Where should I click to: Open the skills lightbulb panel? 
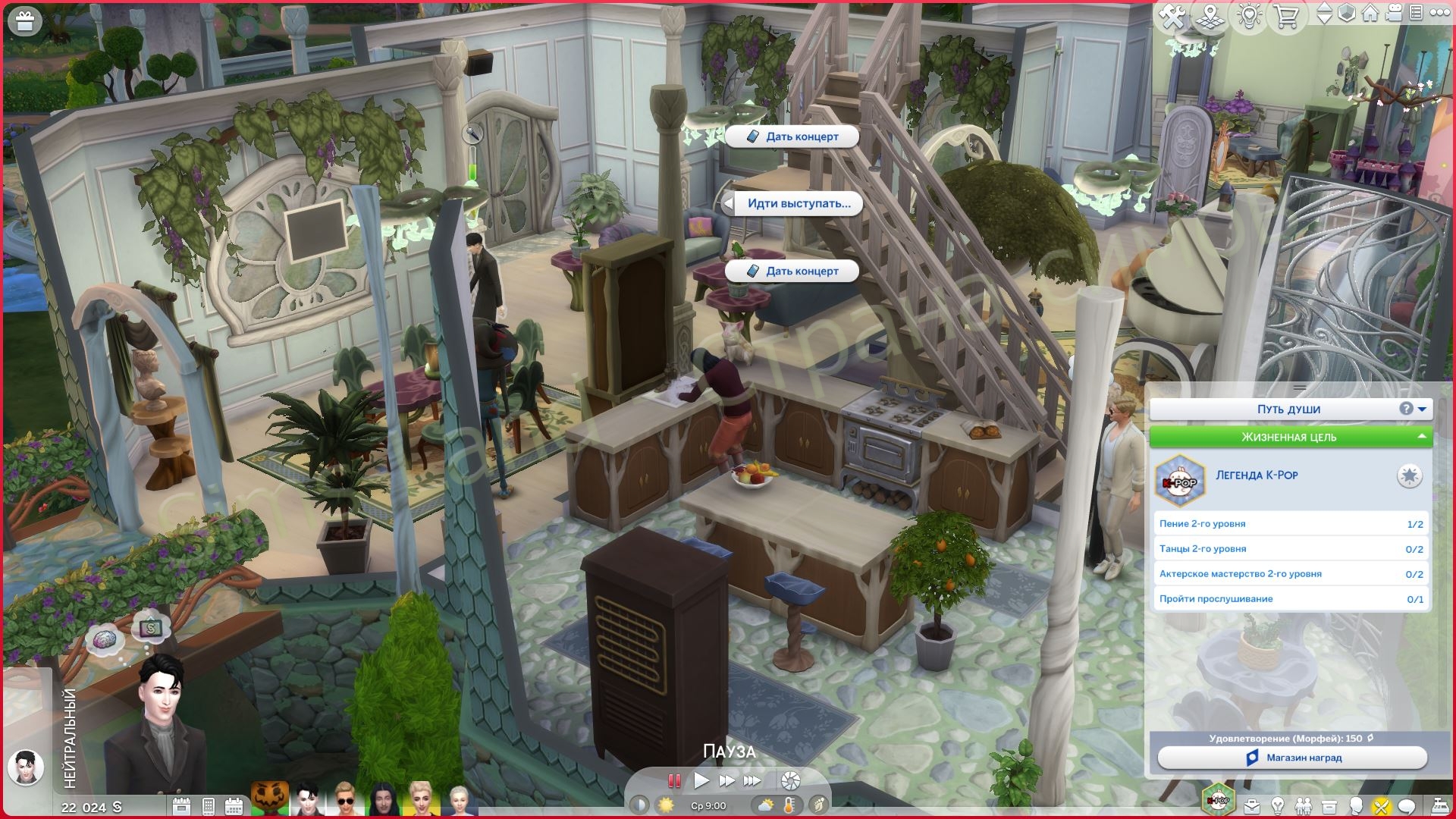(1278, 805)
